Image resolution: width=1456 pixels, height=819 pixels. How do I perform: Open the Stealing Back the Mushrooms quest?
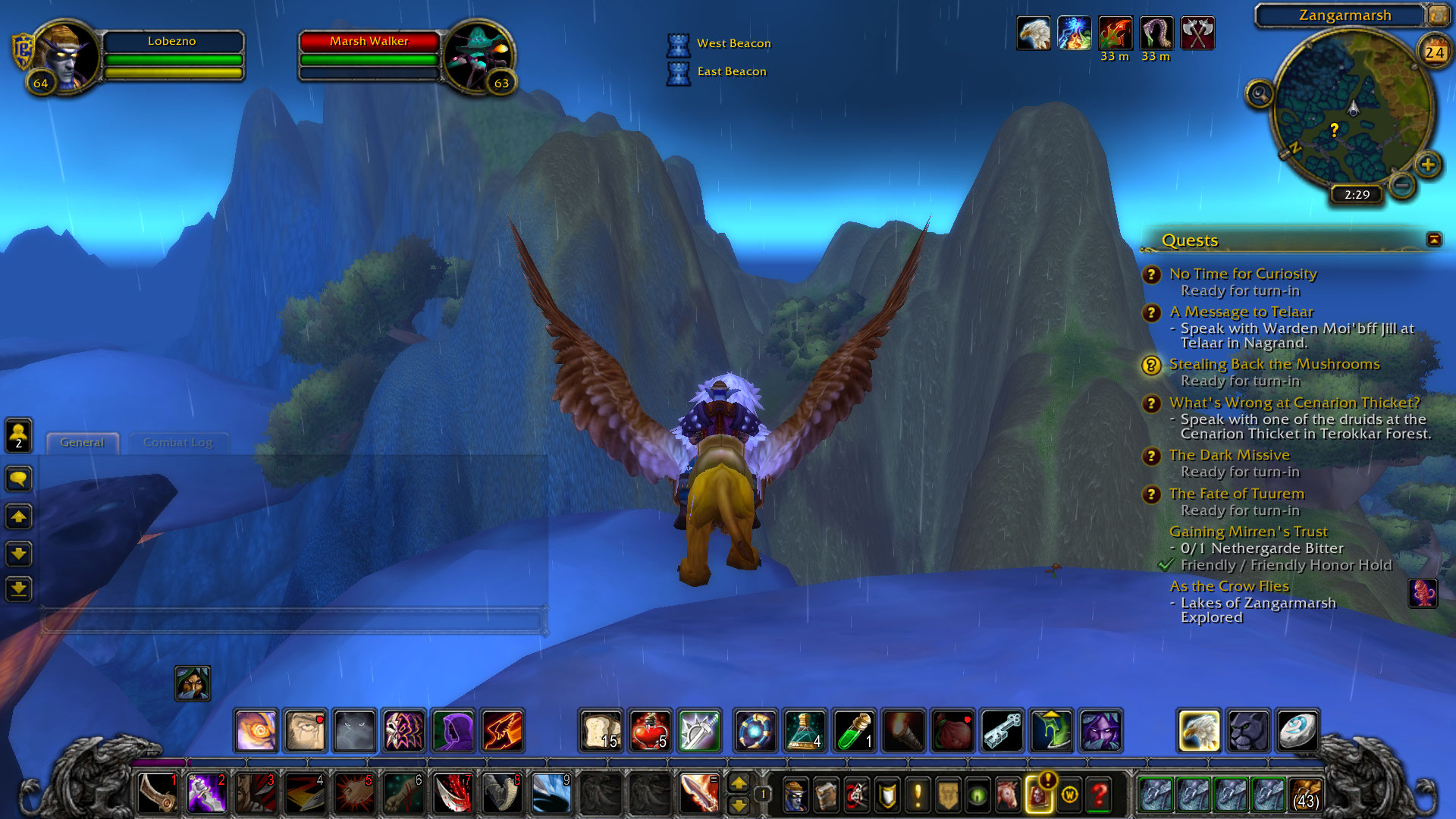click(x=1274, y=364)
